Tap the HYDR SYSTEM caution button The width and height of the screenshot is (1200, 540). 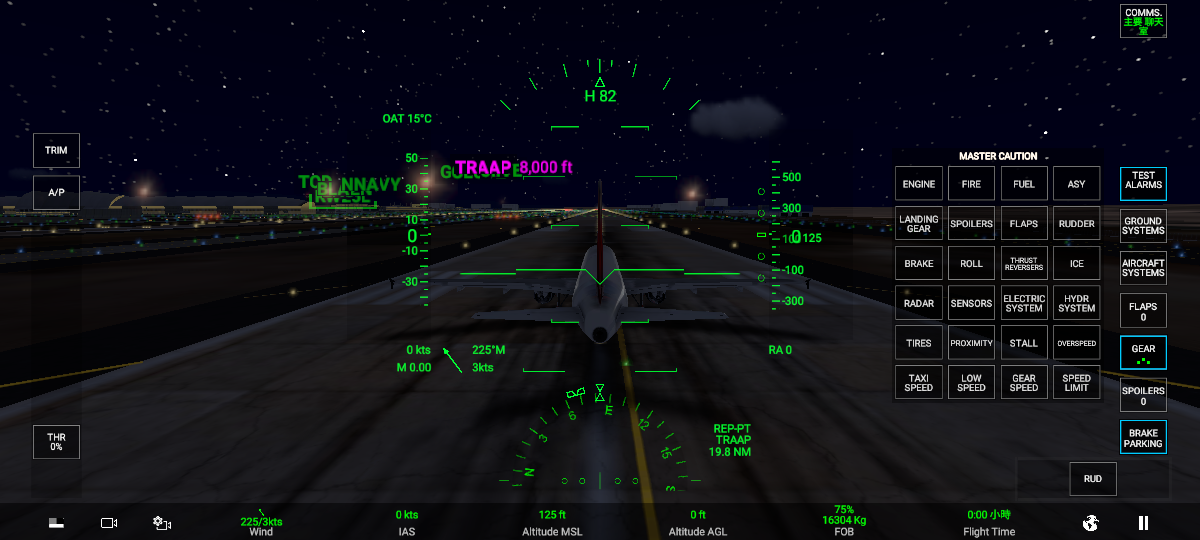(1076, 303)
